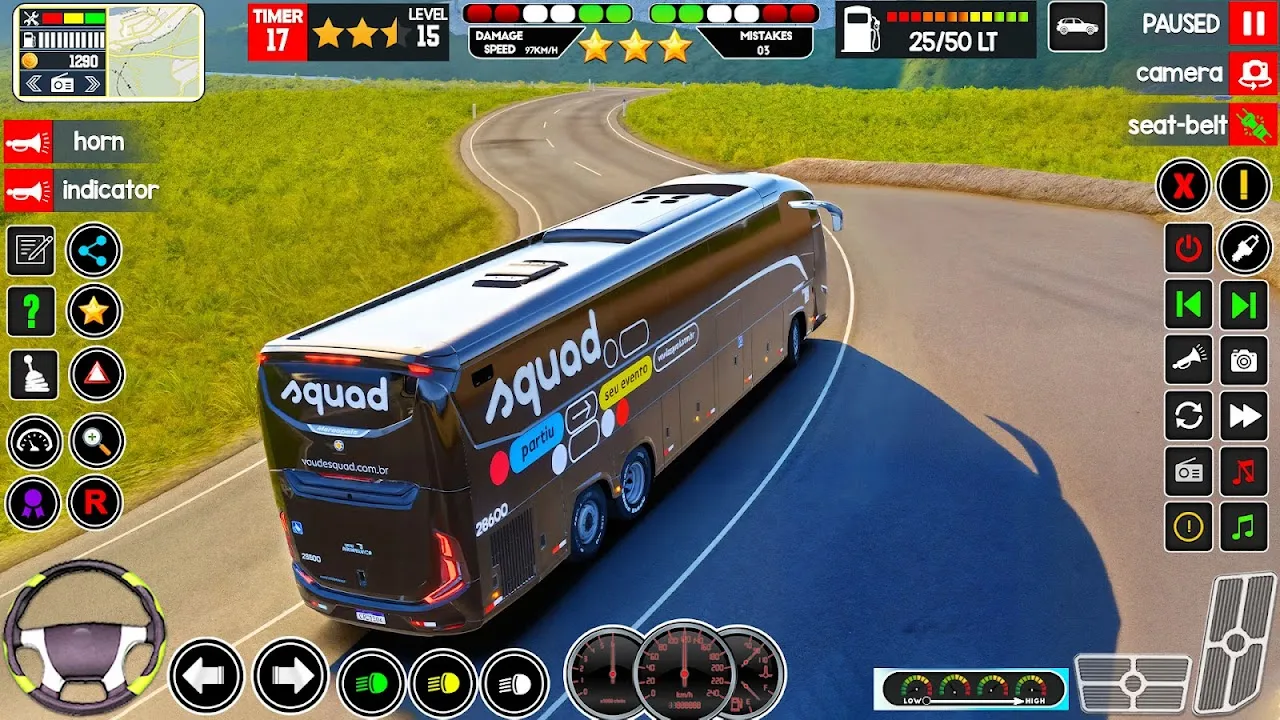This screenshot has height=720, width=1280.
Task: Steer right with the right arrow
Action: point(290,677)
